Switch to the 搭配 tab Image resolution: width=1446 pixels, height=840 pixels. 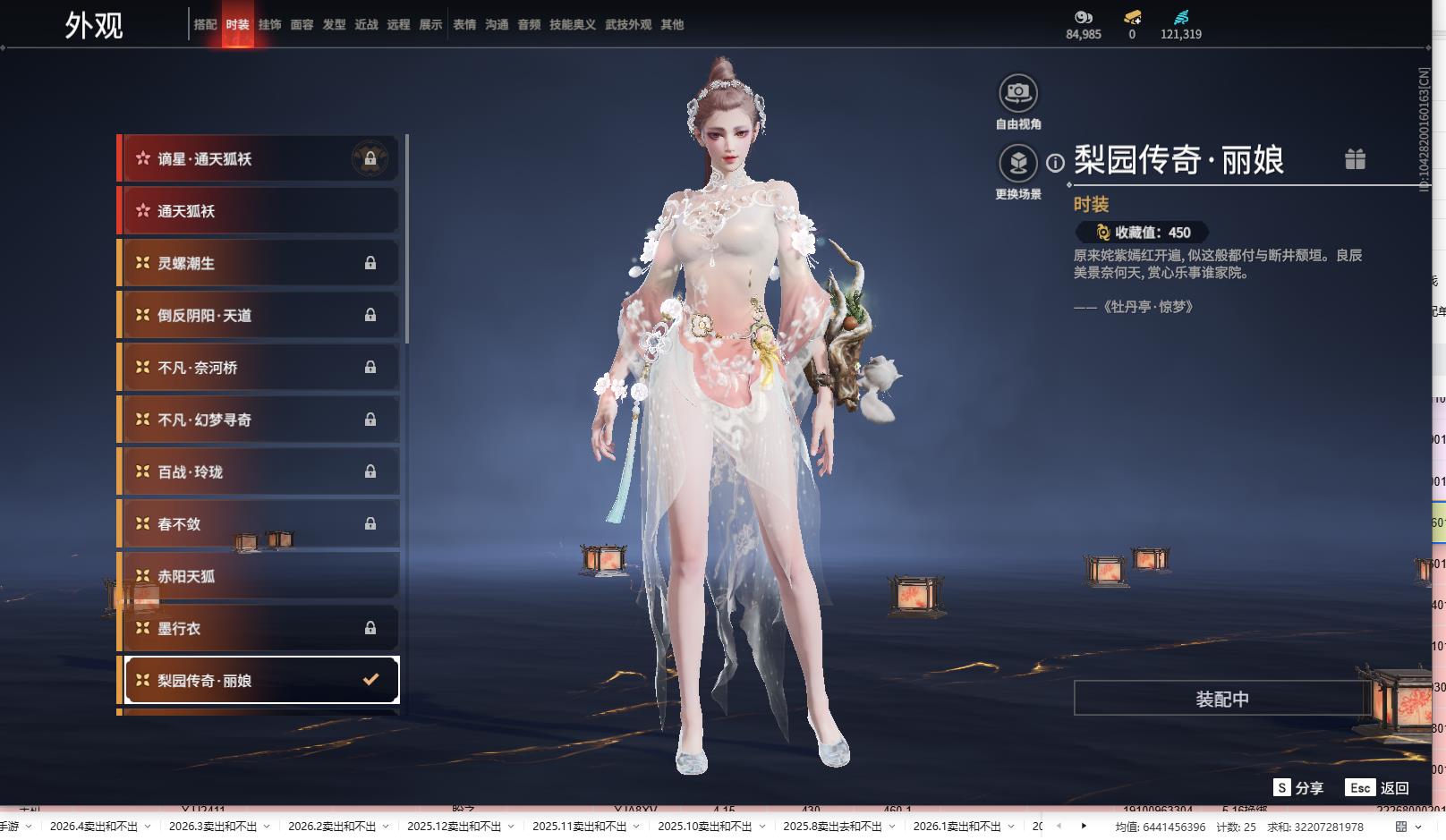coord(205,25)
